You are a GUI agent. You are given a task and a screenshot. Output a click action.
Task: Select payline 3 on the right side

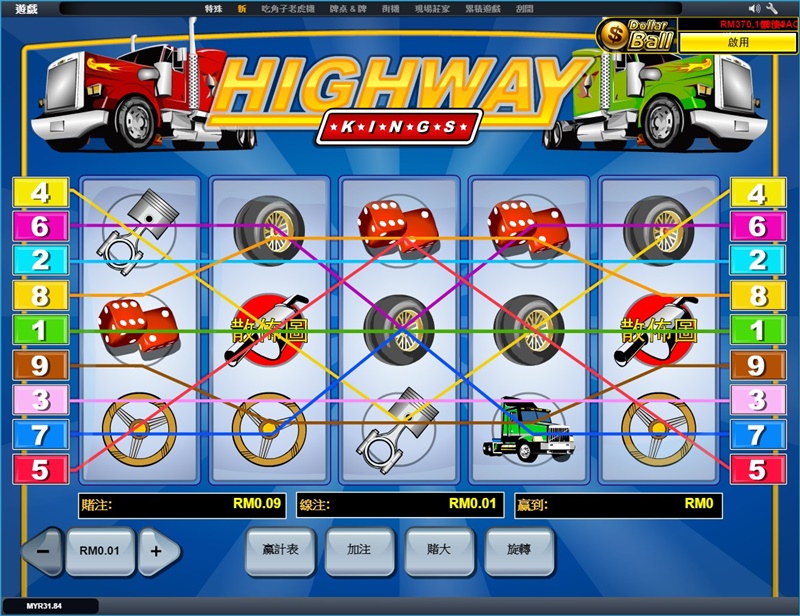758,399
